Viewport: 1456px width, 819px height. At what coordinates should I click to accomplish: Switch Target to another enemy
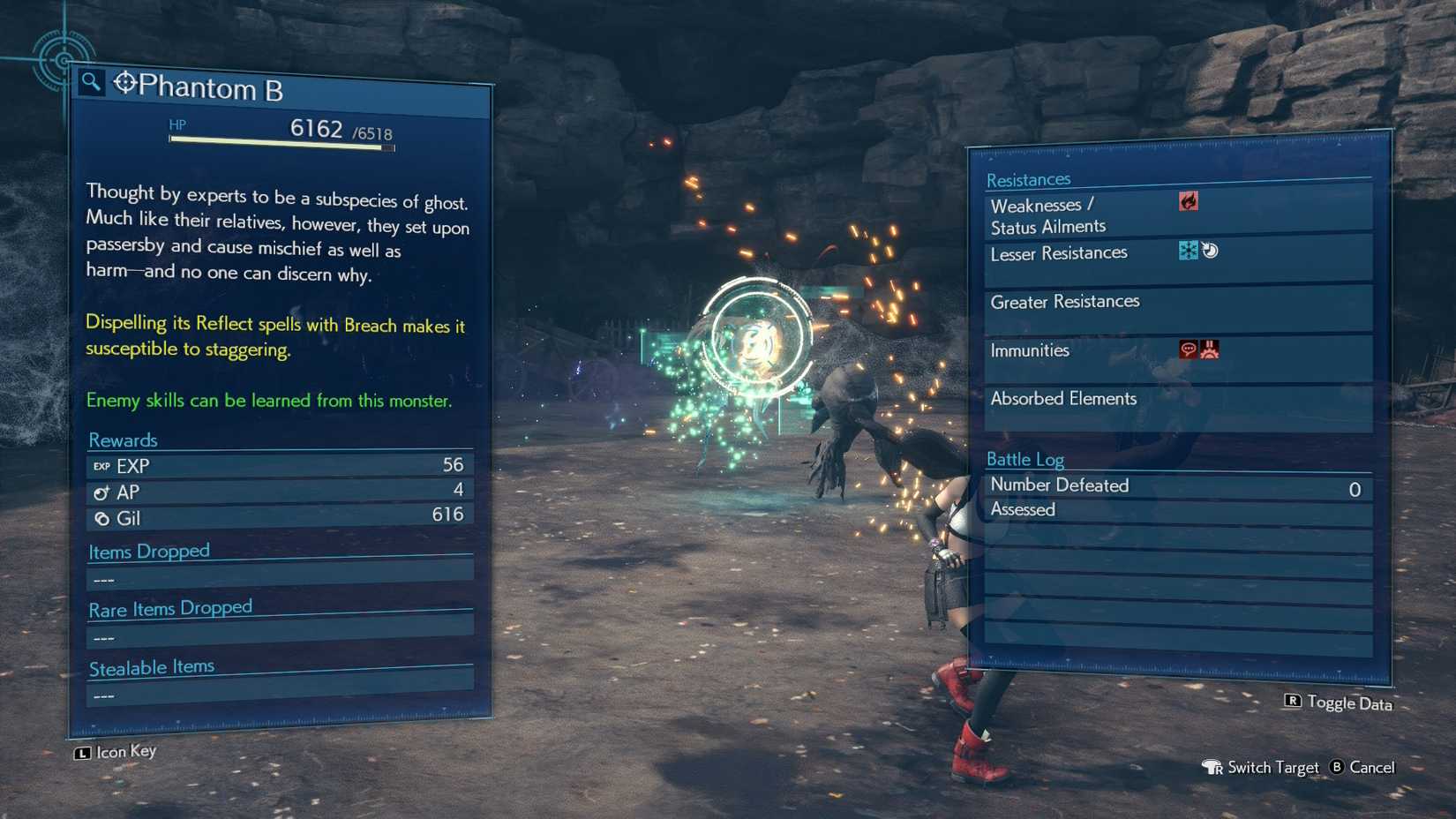(x=1261, y=768)
